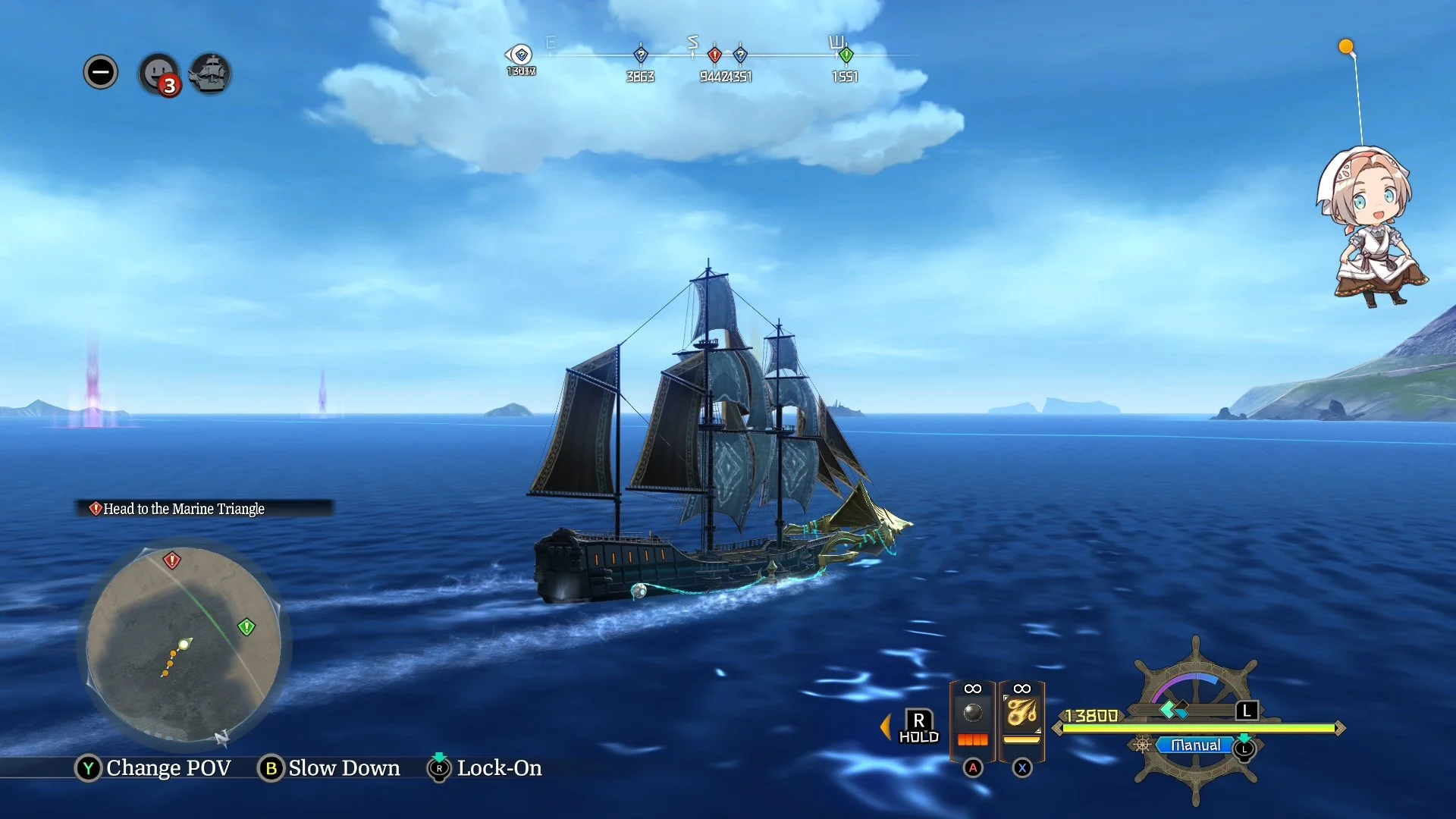The image size is (1456, 819).
Task: Open the Head to the Marine Triangle objective
Action: (x=184, y=509)
